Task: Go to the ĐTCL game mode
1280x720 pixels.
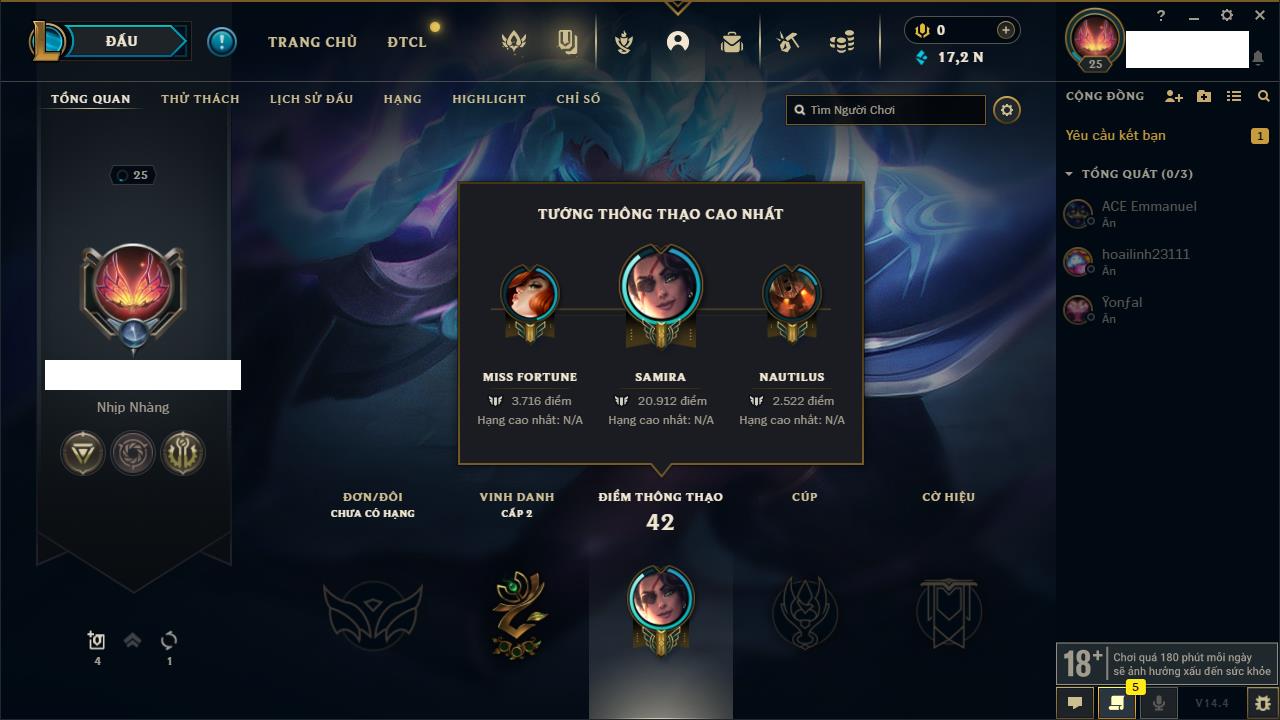Action: point(406,42)
